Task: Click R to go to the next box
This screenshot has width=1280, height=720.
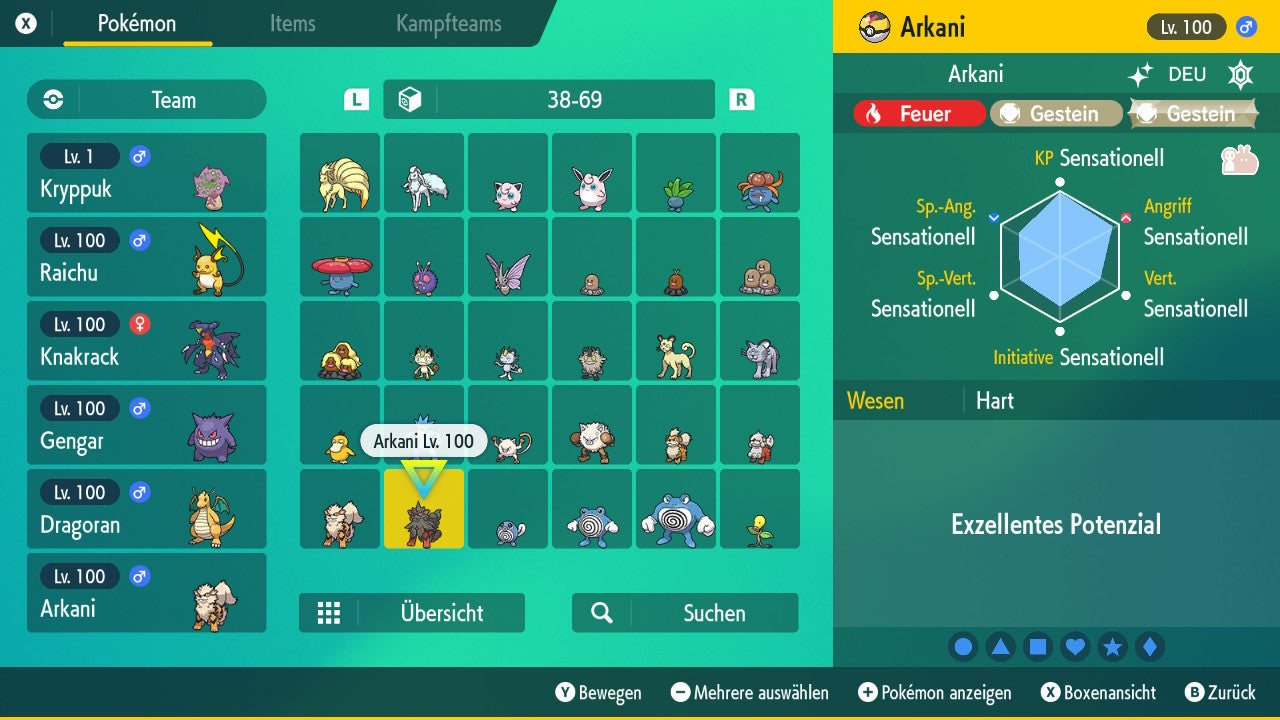Action: (x=739, y=99)
